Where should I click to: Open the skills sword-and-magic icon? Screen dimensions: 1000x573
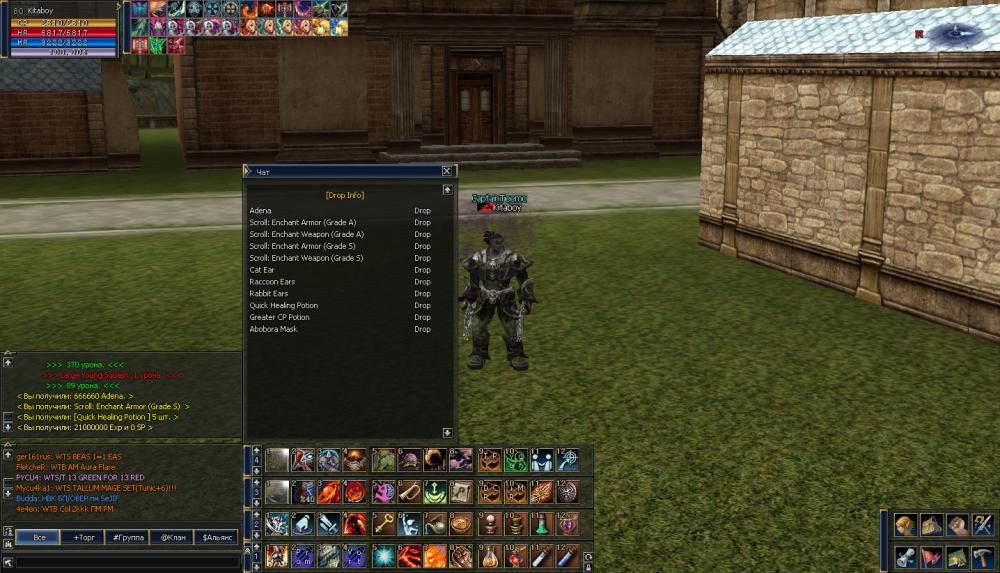[983, 526]
